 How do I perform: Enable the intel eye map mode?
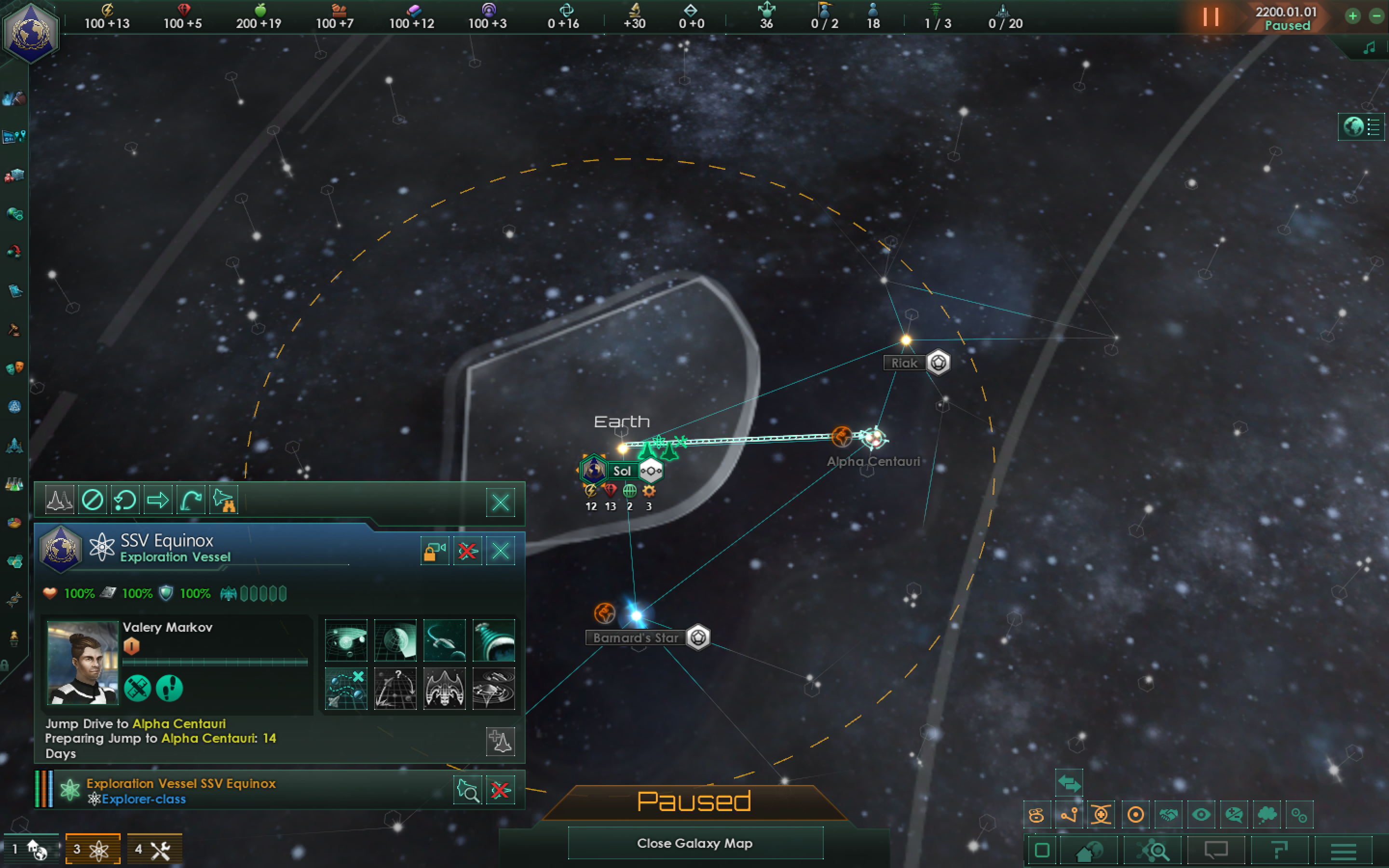(x=1202, y=814)
